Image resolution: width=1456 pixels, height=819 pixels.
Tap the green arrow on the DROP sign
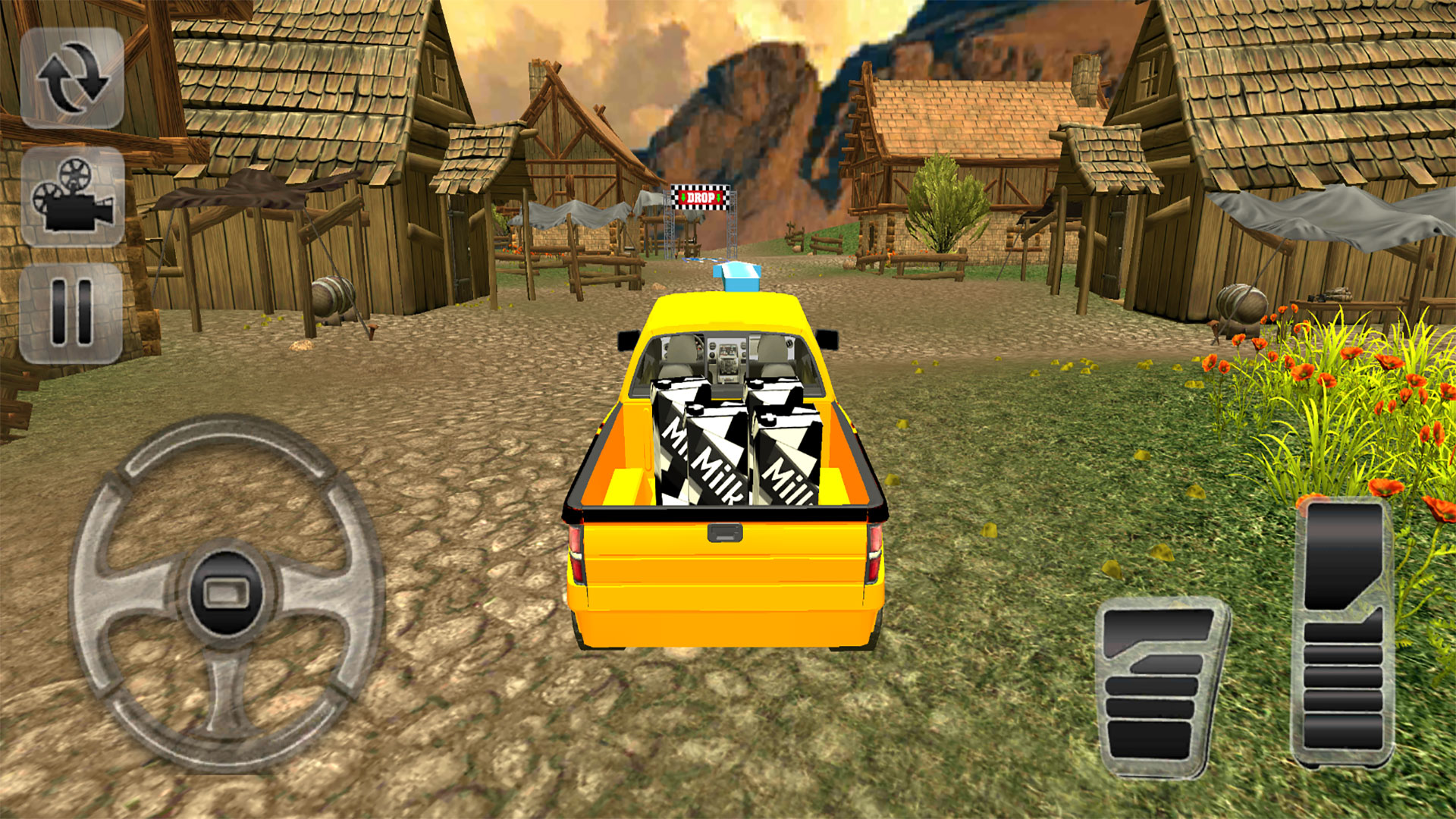click(x=683, y=197)
